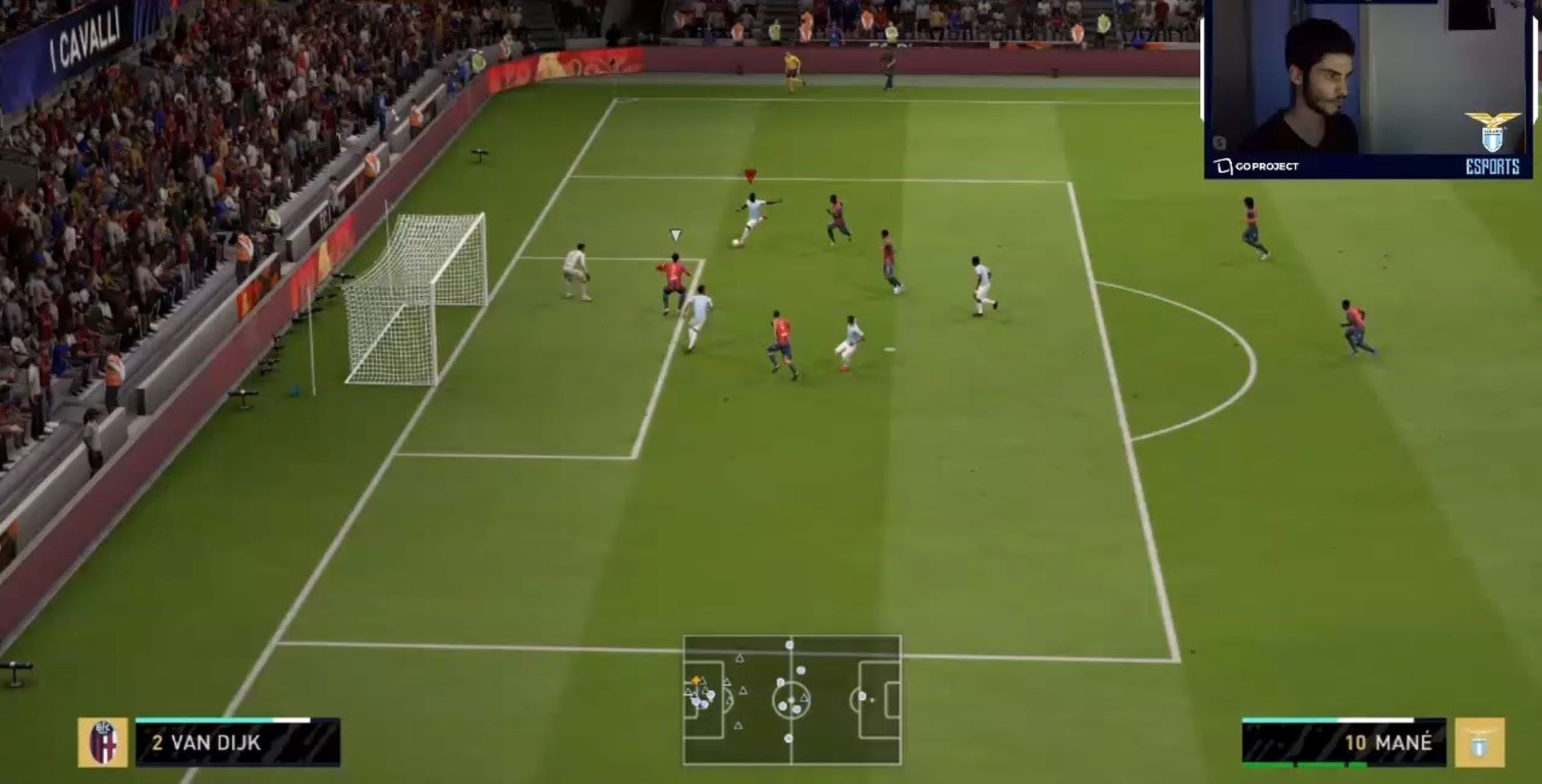Click the GO PROJECT logo

pos(1256,167)
